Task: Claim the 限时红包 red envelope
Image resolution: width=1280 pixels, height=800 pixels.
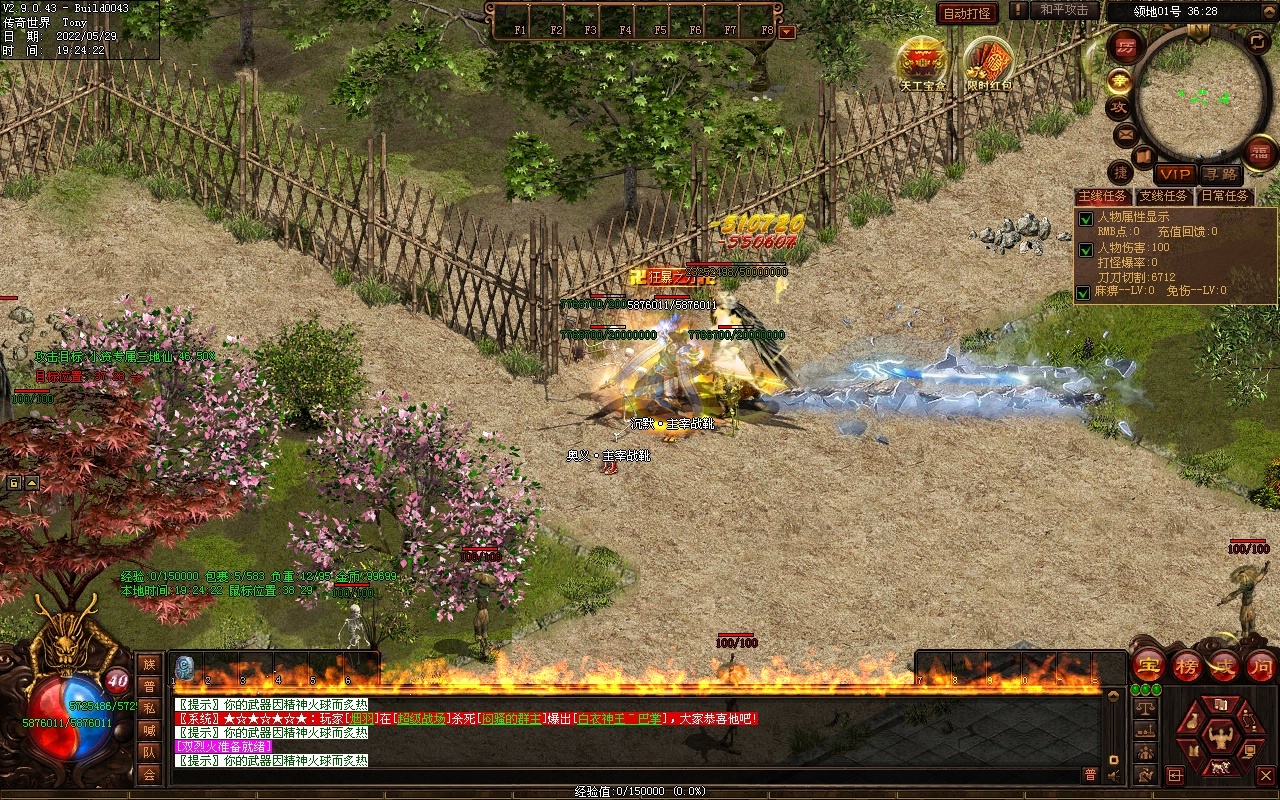Action: point(988,62)
